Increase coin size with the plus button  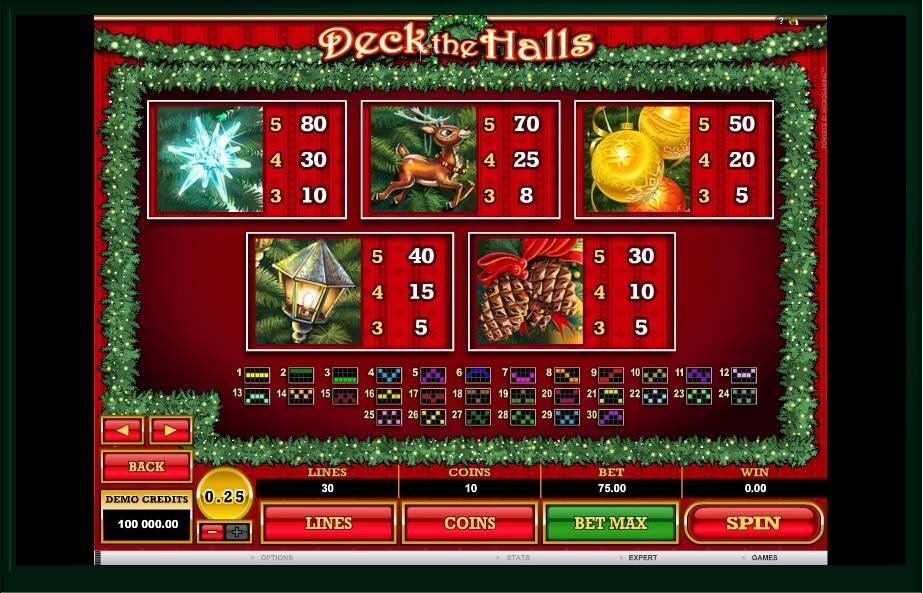click(x=237, y=532)
